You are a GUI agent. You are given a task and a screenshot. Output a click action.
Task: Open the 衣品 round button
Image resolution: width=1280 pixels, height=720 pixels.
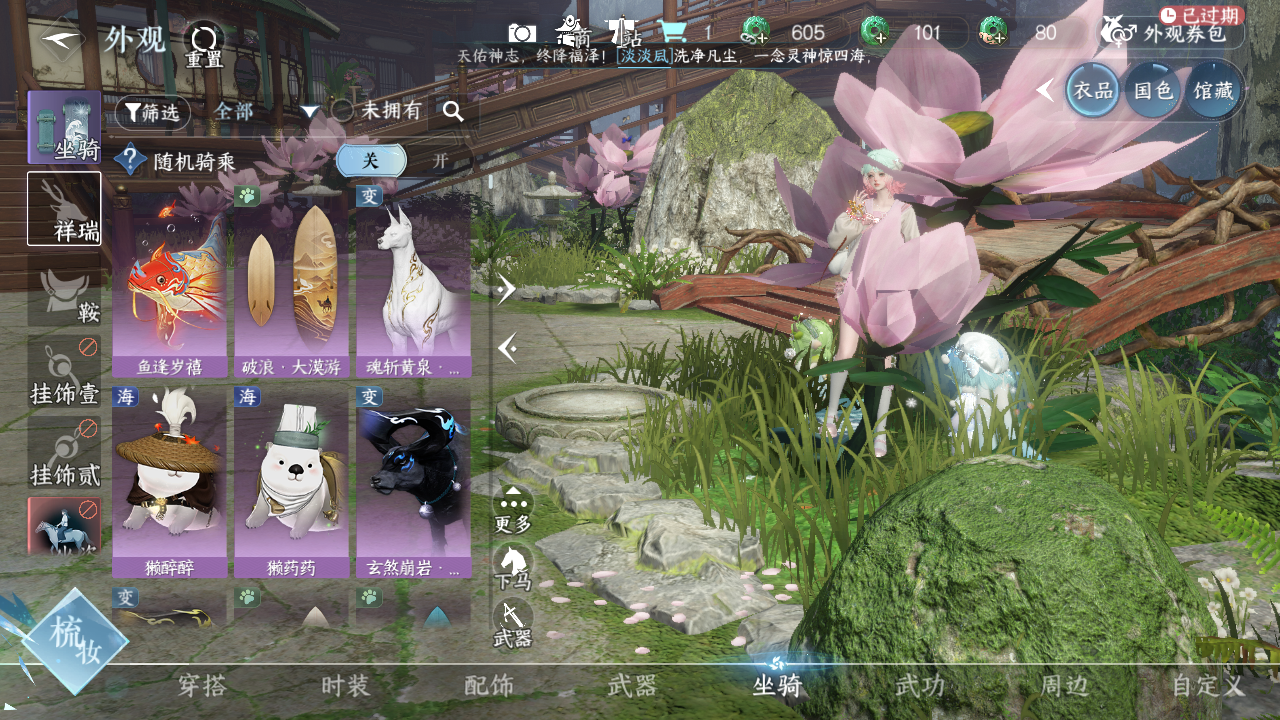(x=1093, y=90)
